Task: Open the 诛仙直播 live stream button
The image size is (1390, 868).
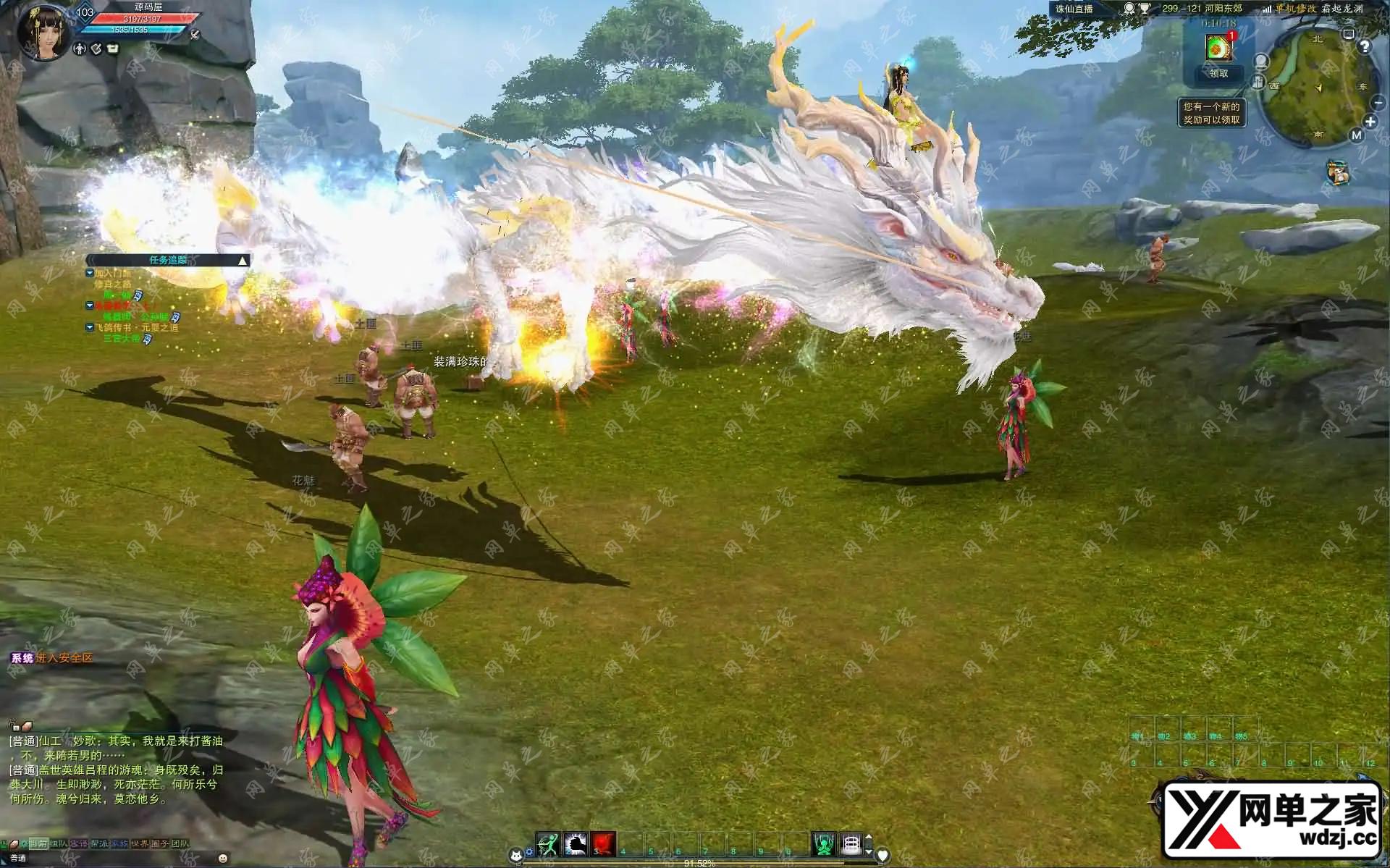Action: click(1074, 9)
